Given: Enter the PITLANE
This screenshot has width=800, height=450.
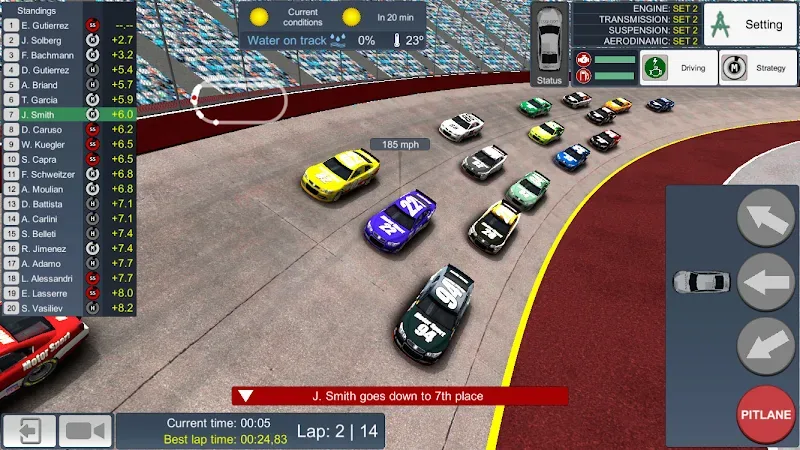Looking at the screenshot, I should 766,414.
